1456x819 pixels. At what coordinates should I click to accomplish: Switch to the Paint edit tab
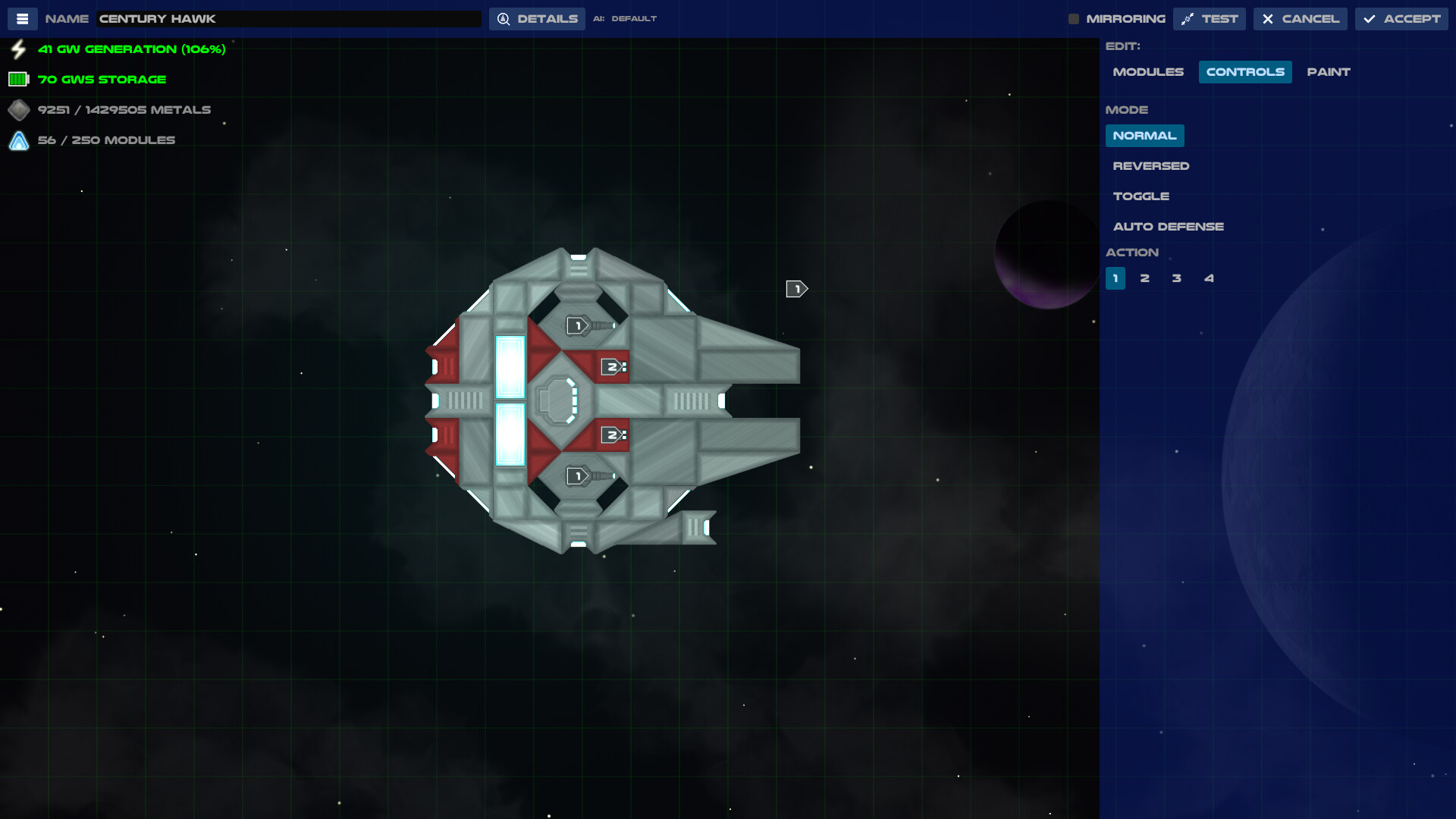coord(1328,71)
